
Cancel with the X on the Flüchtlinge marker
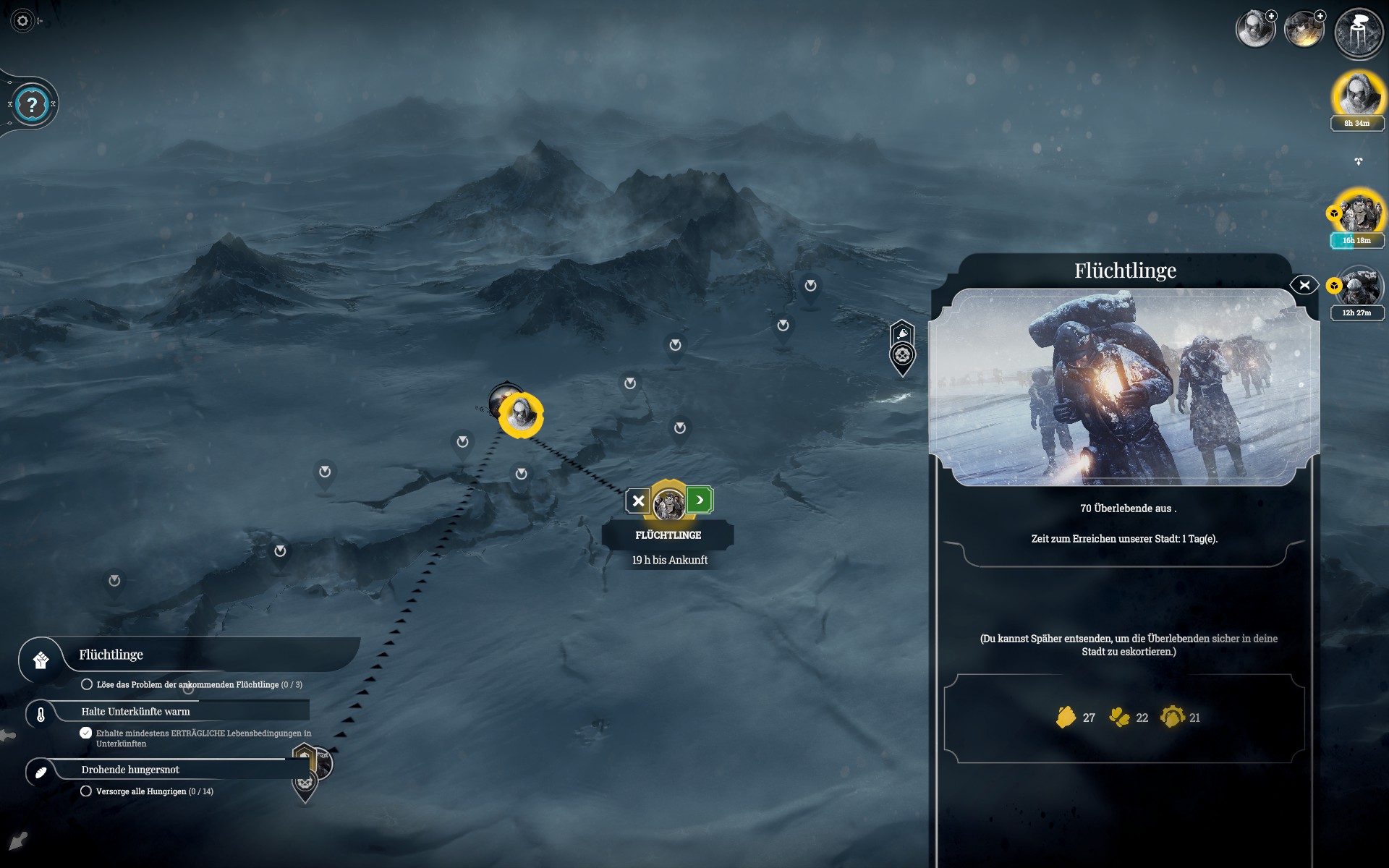click(637, 501)
